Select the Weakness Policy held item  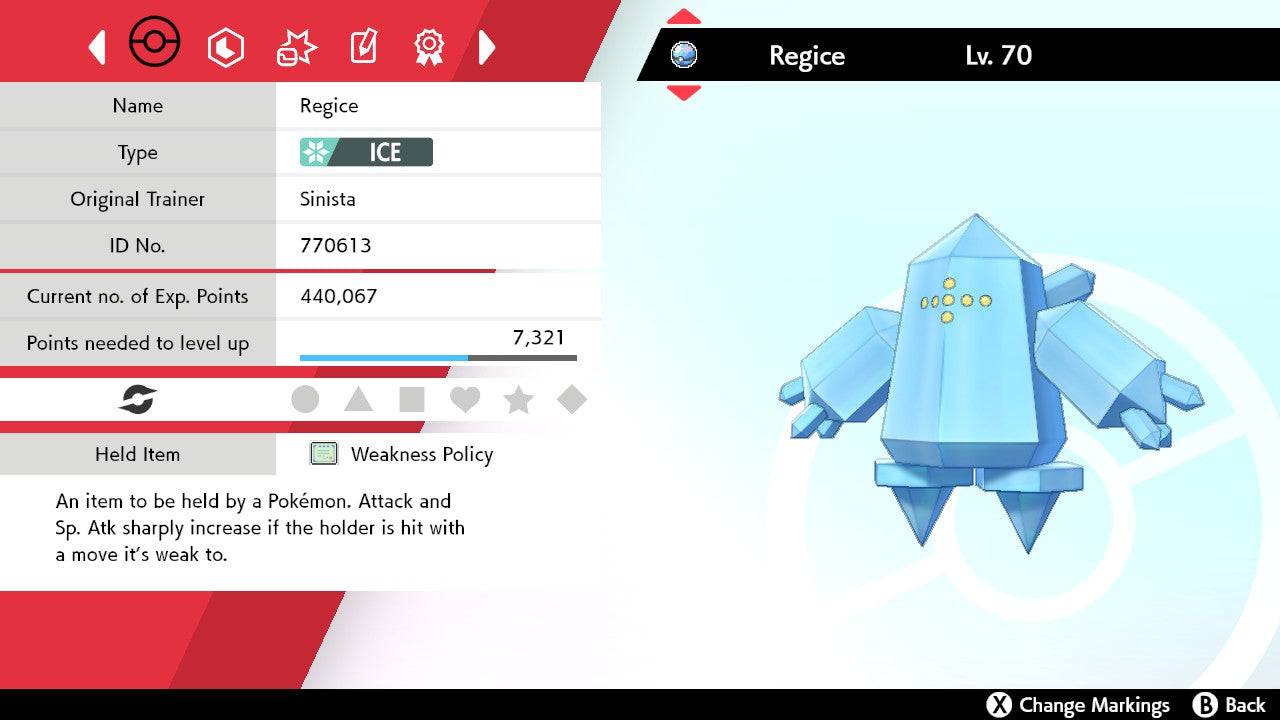click(x=421, y=454)
